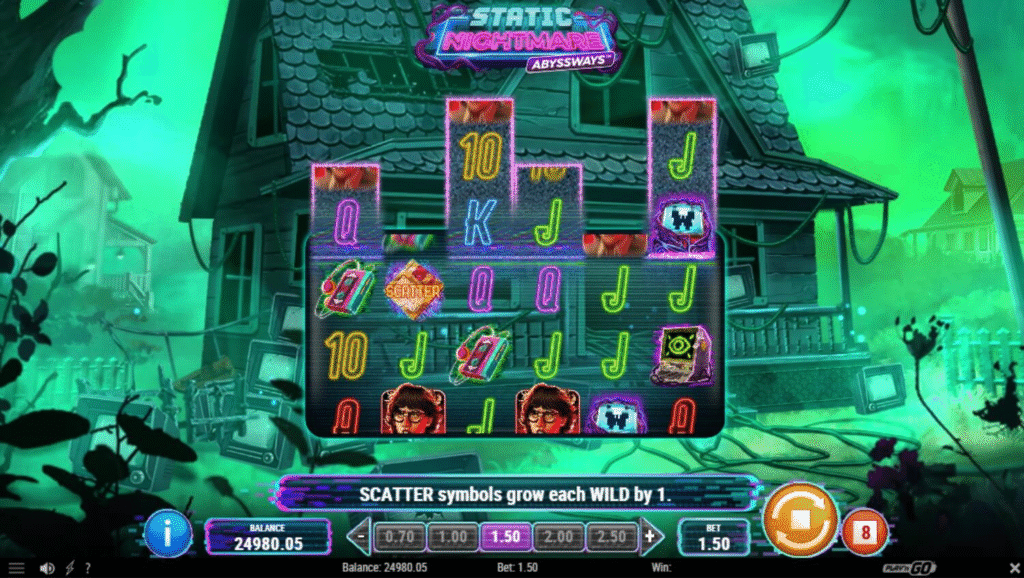1024x578 pixels.
Task: Stop the spin with the orange button
Action: coord(800,520)
